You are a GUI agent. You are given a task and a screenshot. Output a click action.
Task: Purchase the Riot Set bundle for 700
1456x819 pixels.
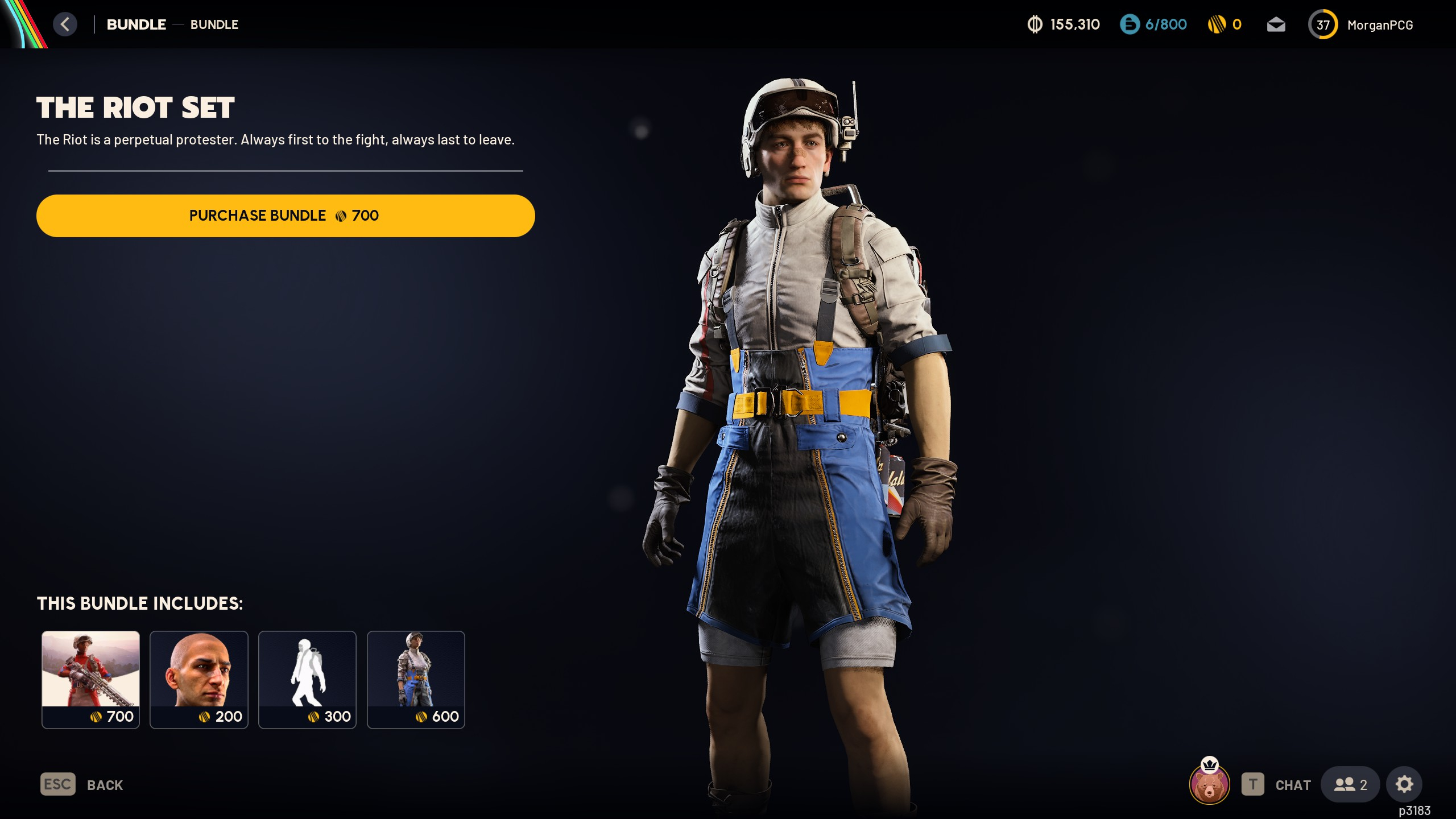(285, 216)
